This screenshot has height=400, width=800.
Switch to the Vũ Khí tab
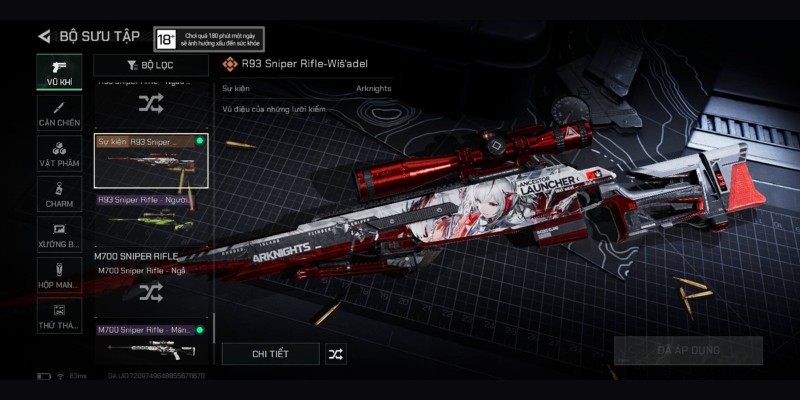[59, 70]
